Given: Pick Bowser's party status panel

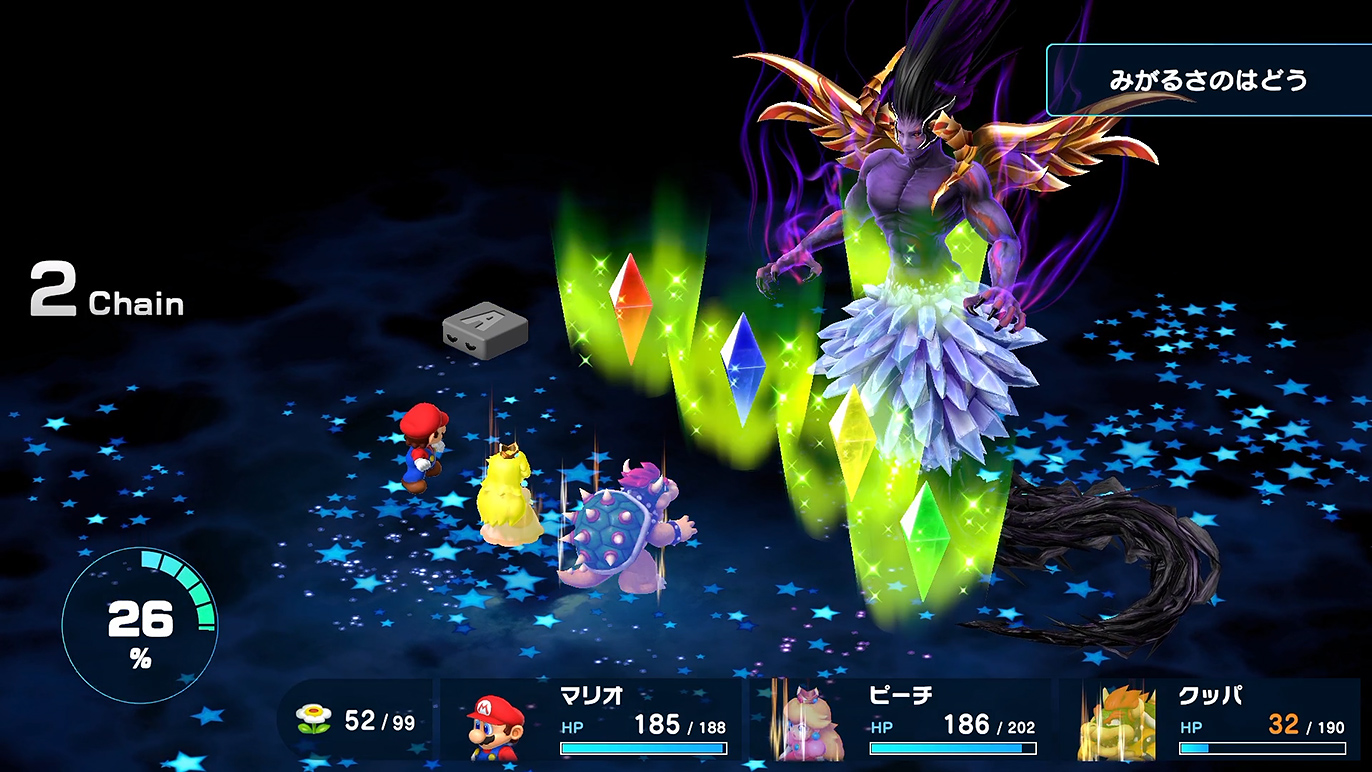Looking at the screenshot, I should point(1210,722).
